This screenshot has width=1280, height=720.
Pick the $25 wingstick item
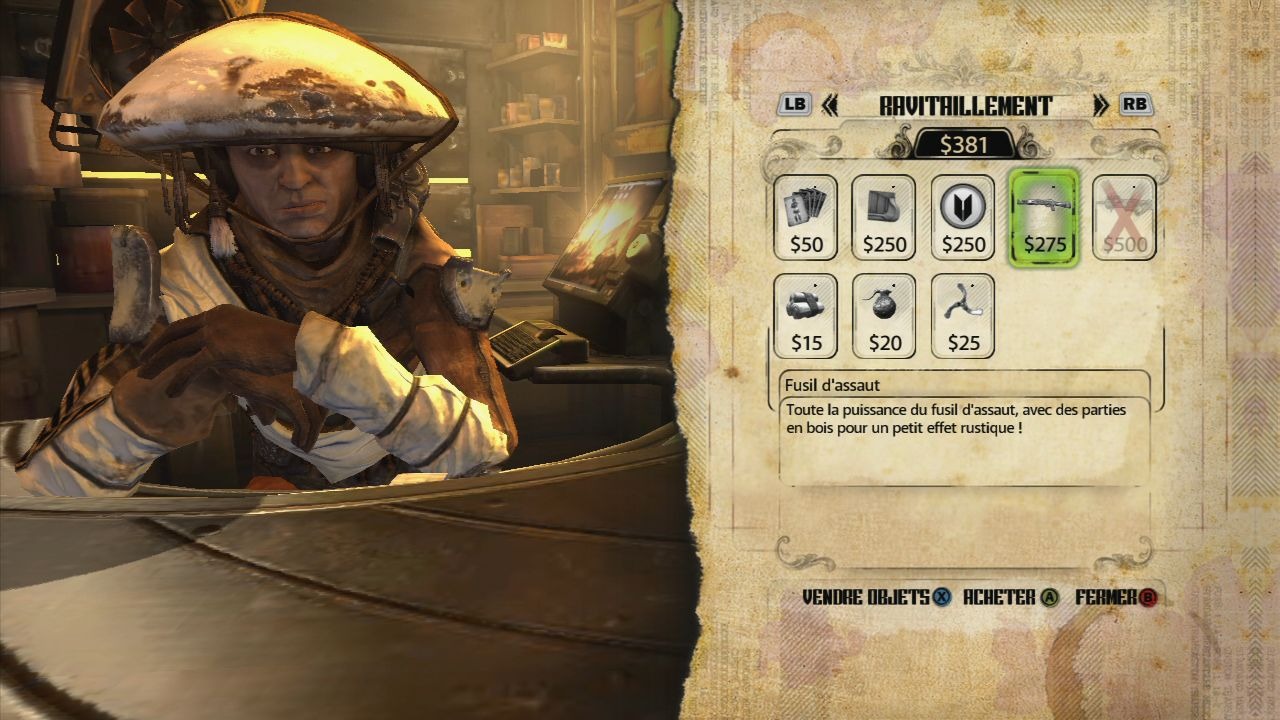[963, 316]
